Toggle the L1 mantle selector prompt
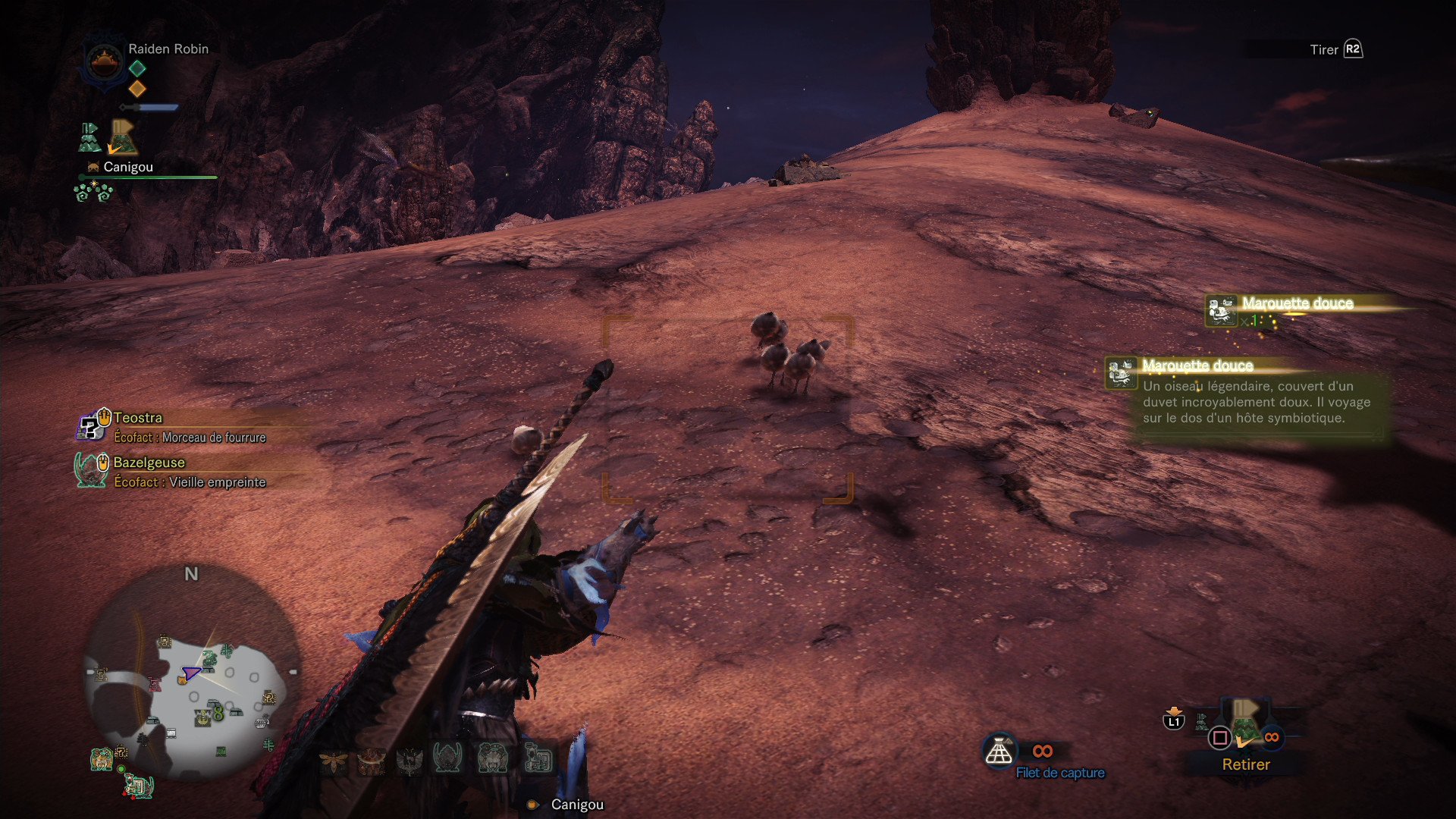 (x=1172, y=721)
